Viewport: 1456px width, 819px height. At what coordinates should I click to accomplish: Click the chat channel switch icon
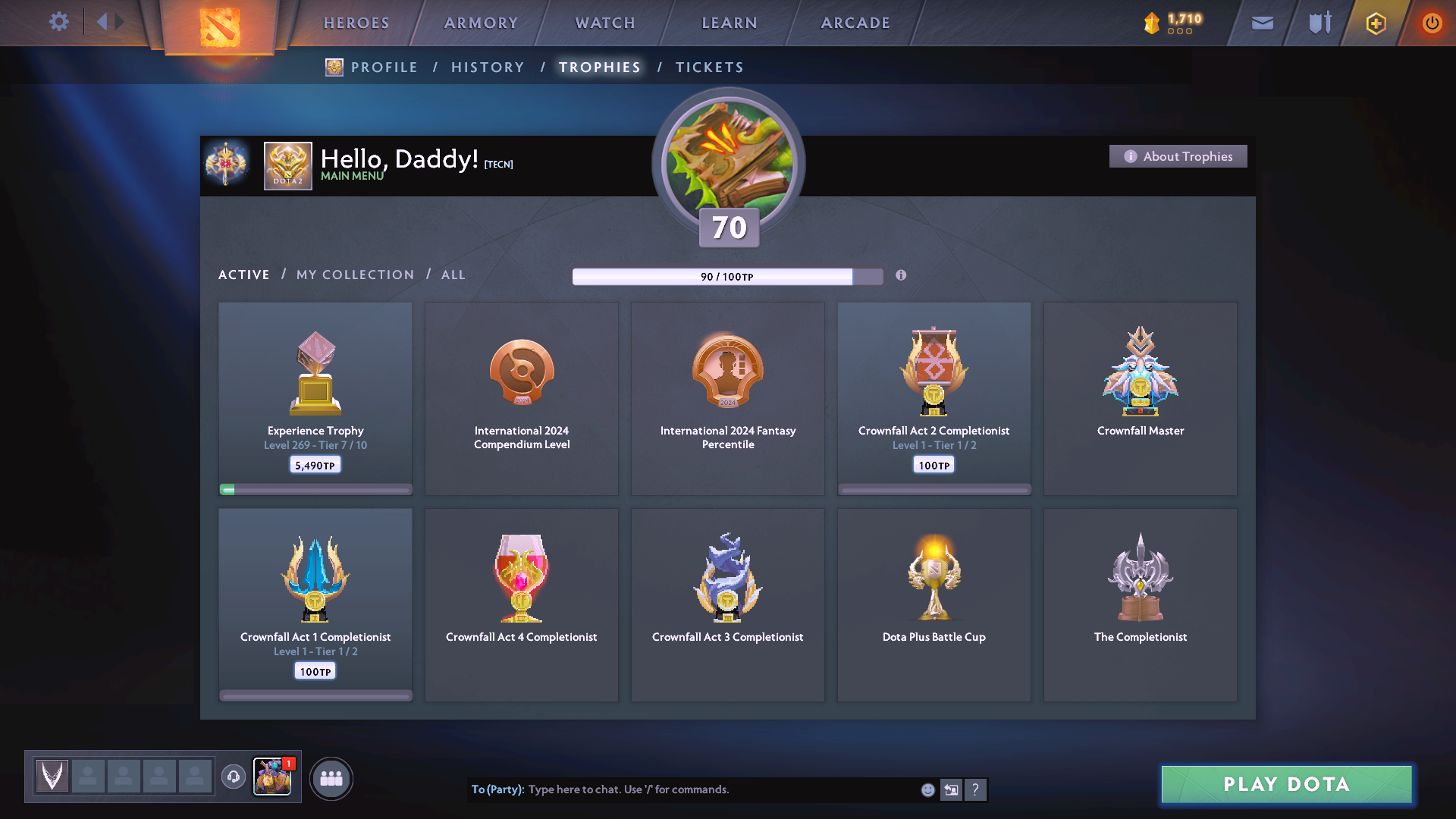pos(951,789)
